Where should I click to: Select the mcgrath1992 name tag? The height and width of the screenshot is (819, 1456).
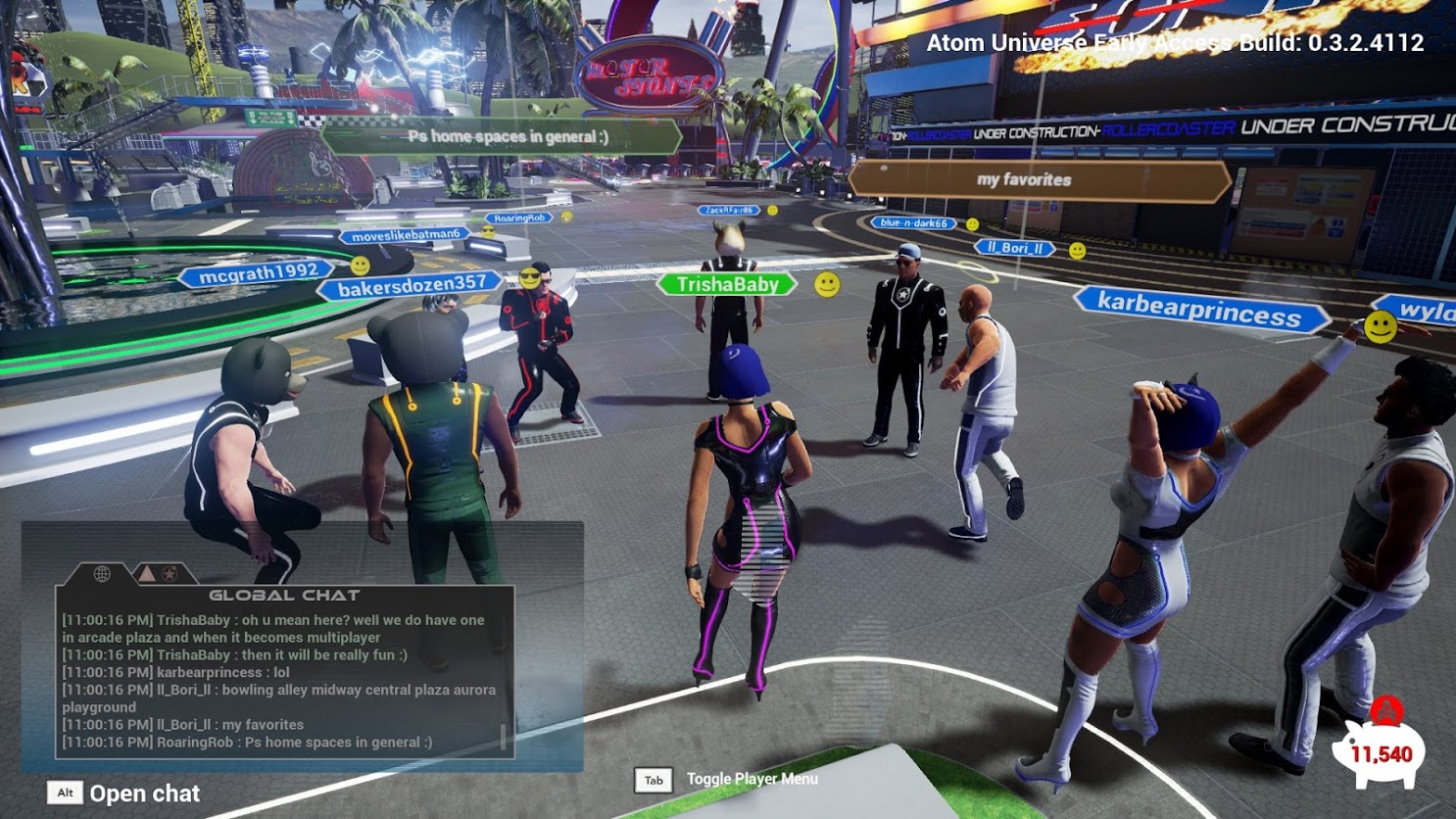(258, 274)
